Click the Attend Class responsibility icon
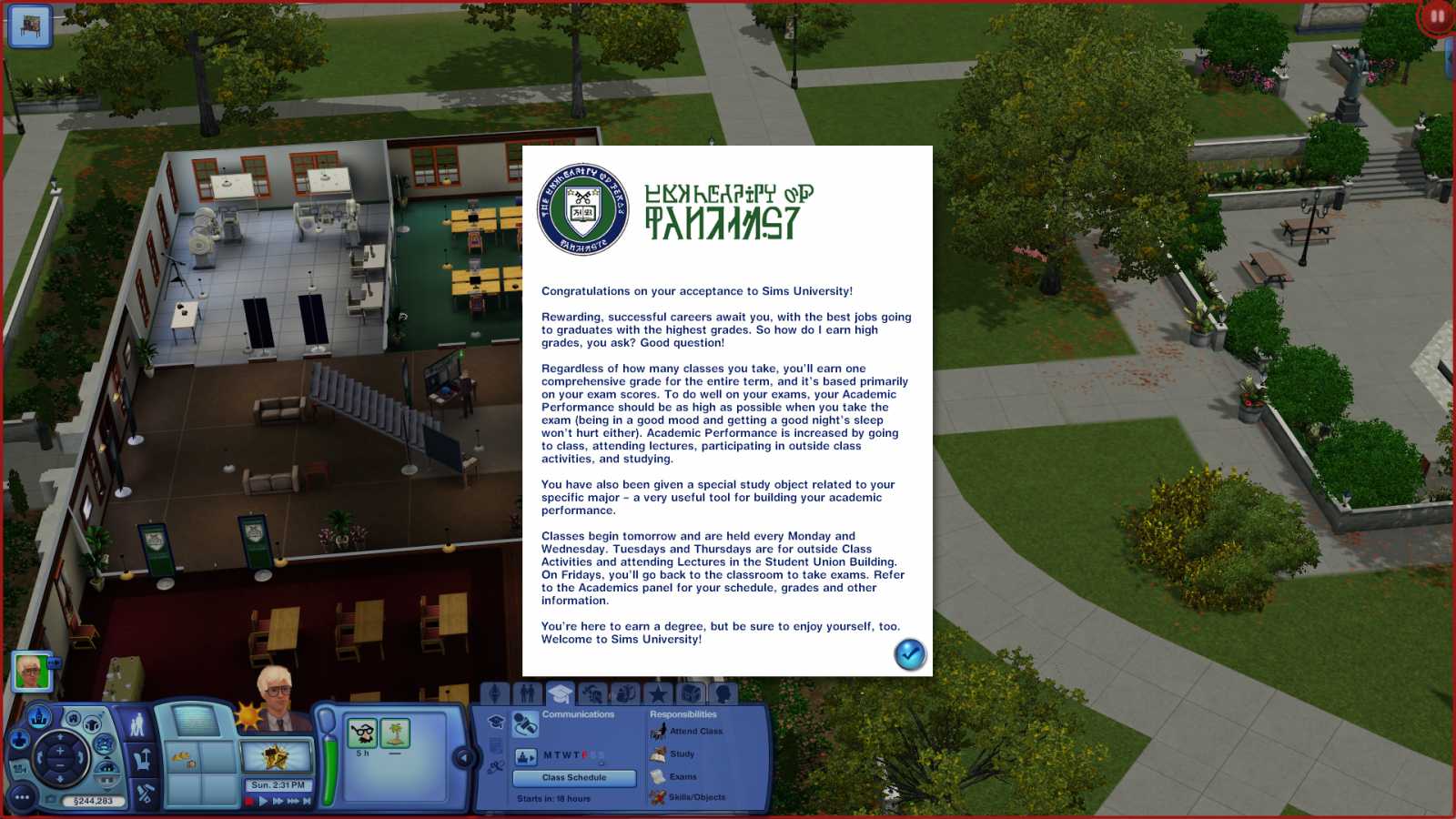The image size is (1456, 819). (659, 732)
